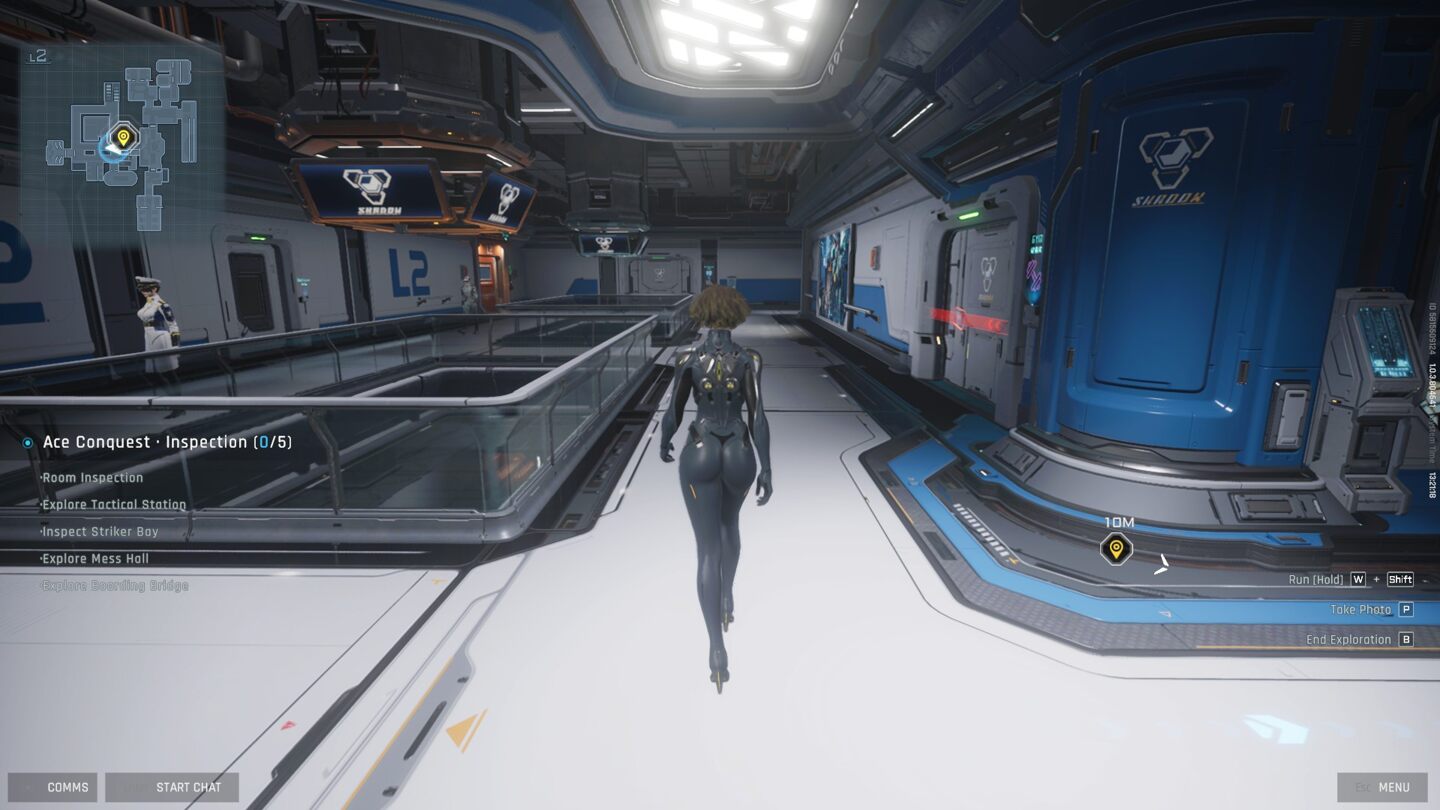Open the MENU button

[1382, 787]
